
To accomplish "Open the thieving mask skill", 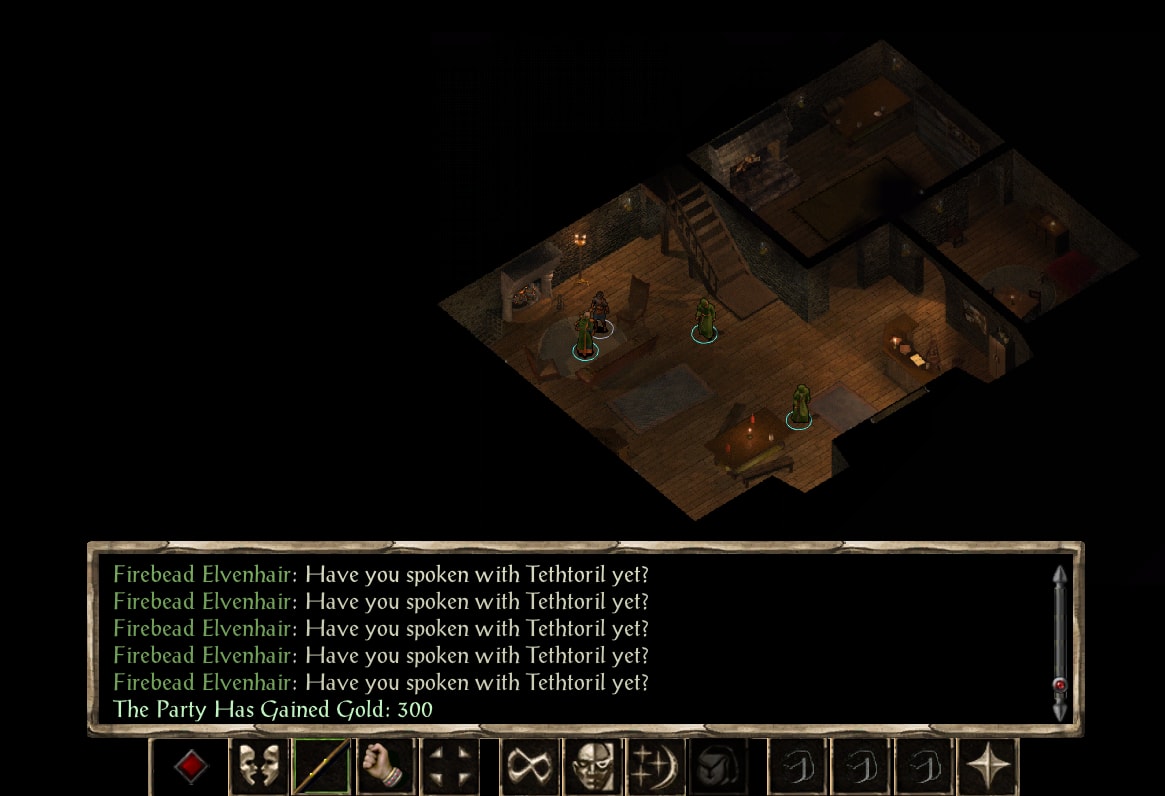I will tap(594, 767).
